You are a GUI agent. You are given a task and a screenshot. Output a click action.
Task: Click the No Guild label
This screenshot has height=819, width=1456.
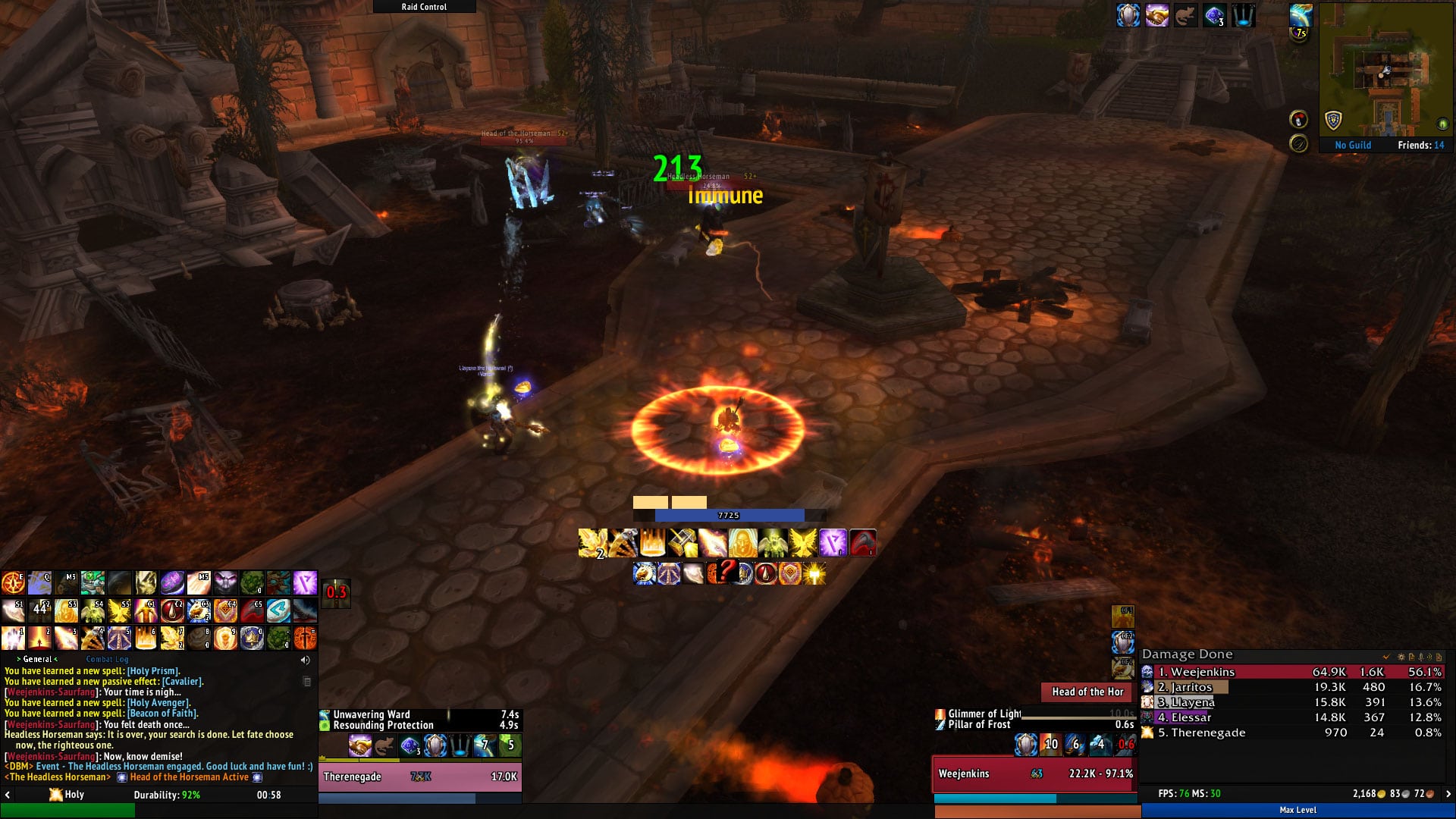coord(1353,145)
